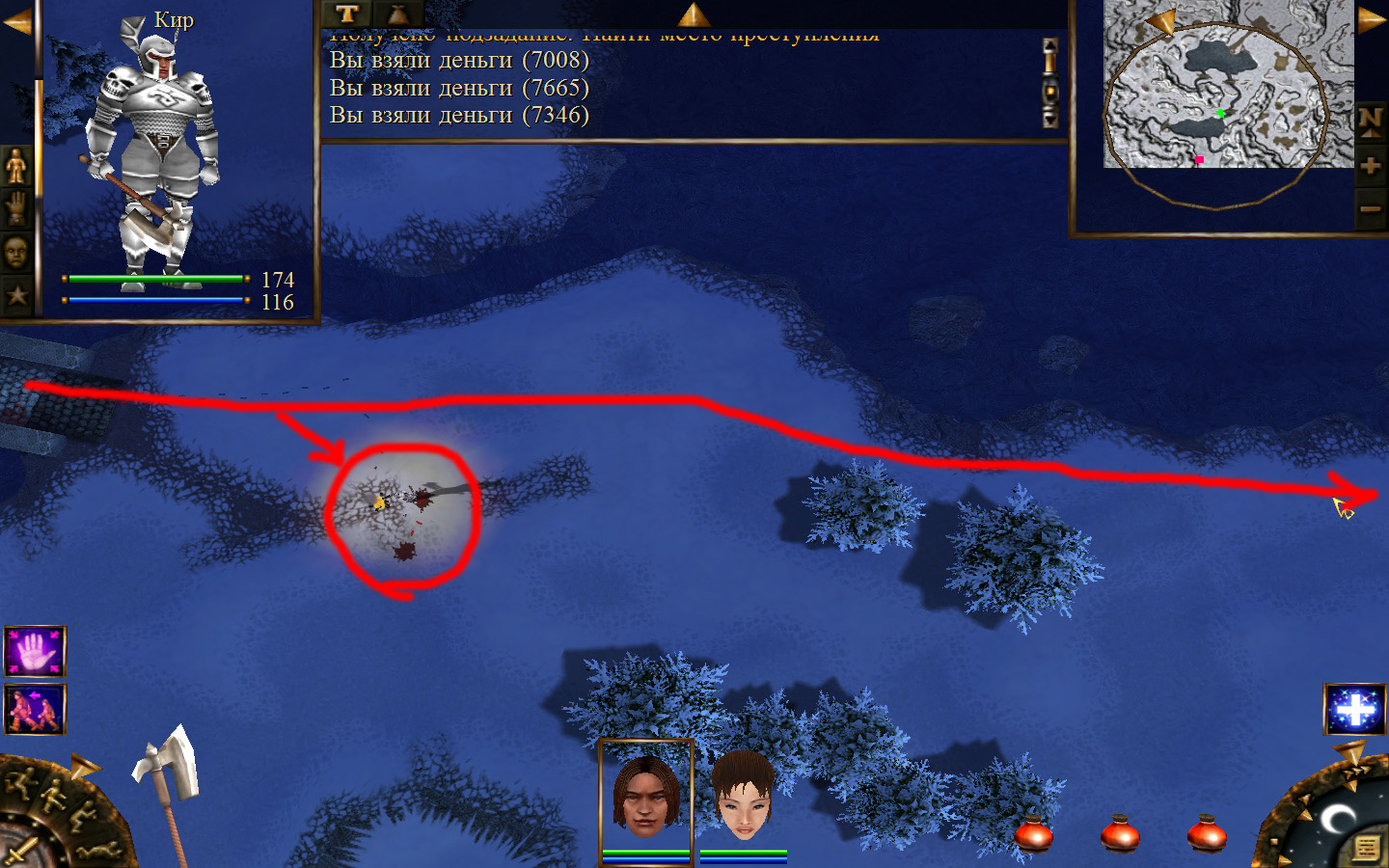Image resolution: width=1389 pixels, height=868 pixels.
Task: Collapse the message log using the top arrow
Action: coord(694,14)
